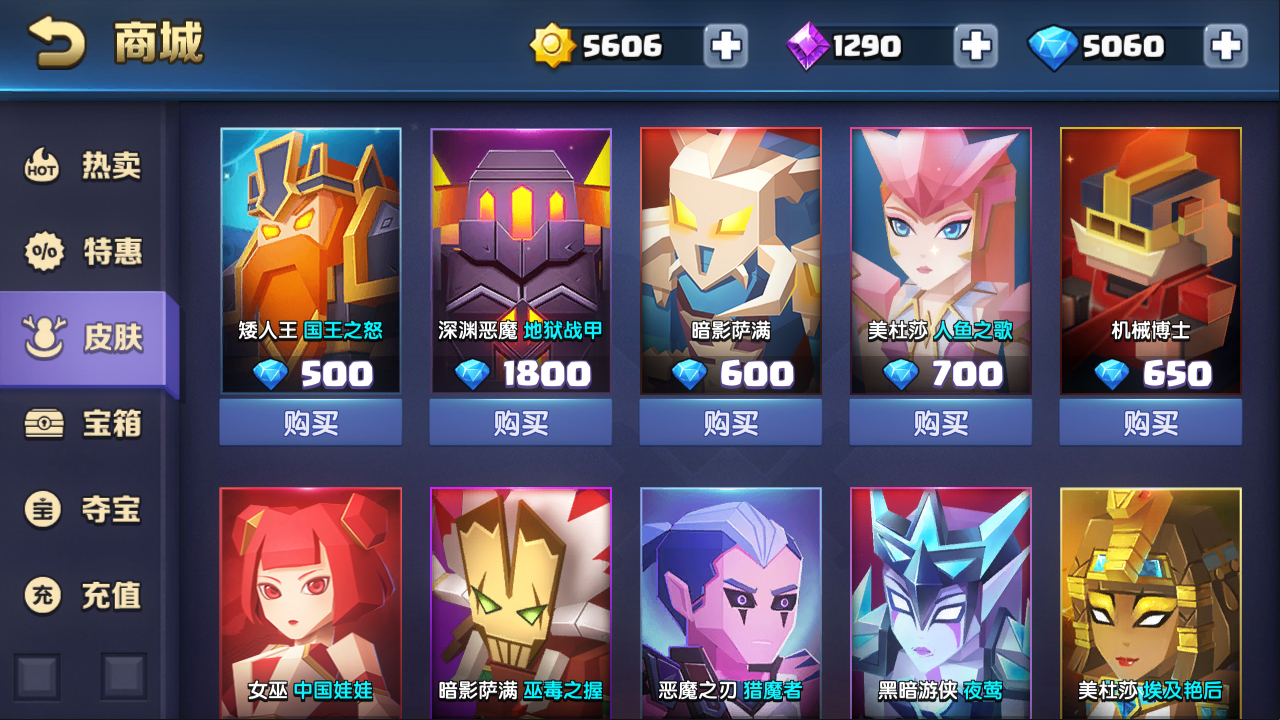This screenshot has height=720, width=1280.
Task: Open the 充值 recharge tab
Action: tap(84, 596)
